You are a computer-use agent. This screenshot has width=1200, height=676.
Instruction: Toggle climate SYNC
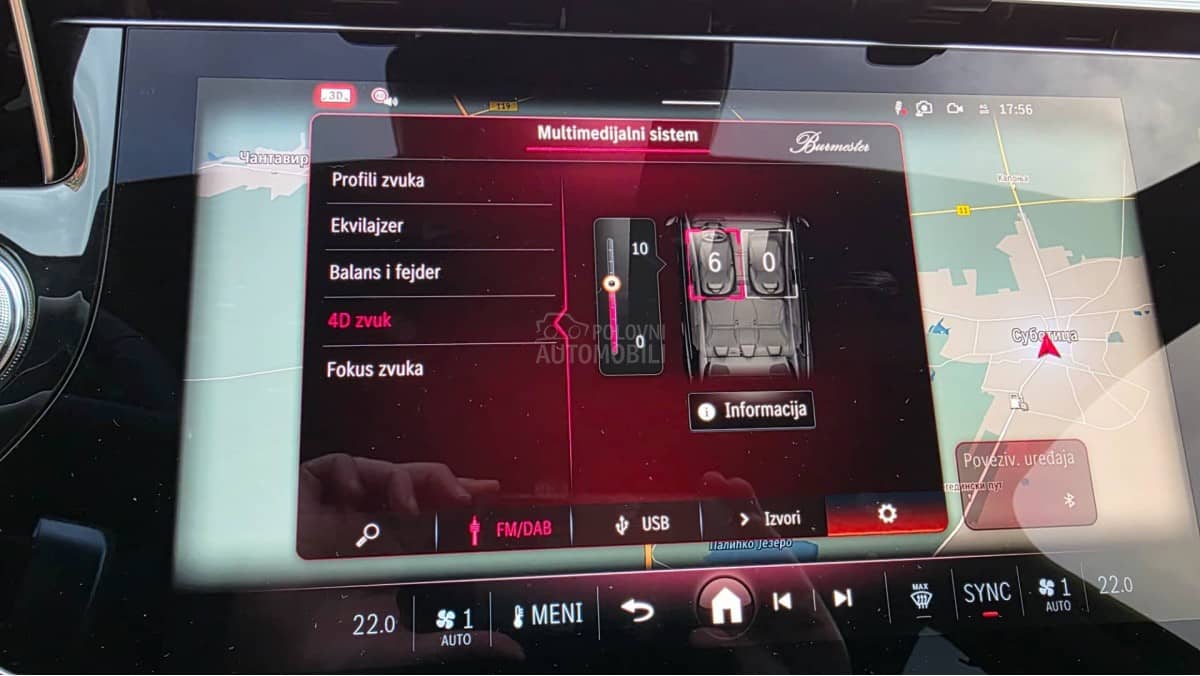click(986, 593)
